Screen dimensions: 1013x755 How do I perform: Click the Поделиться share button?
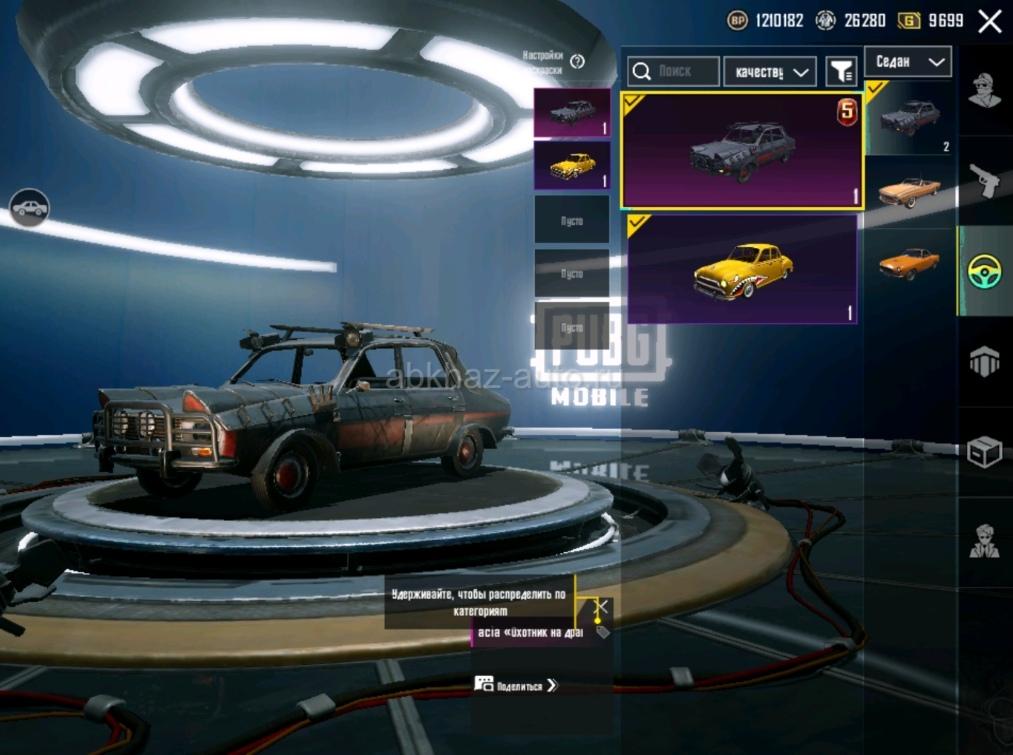[516, 686]
